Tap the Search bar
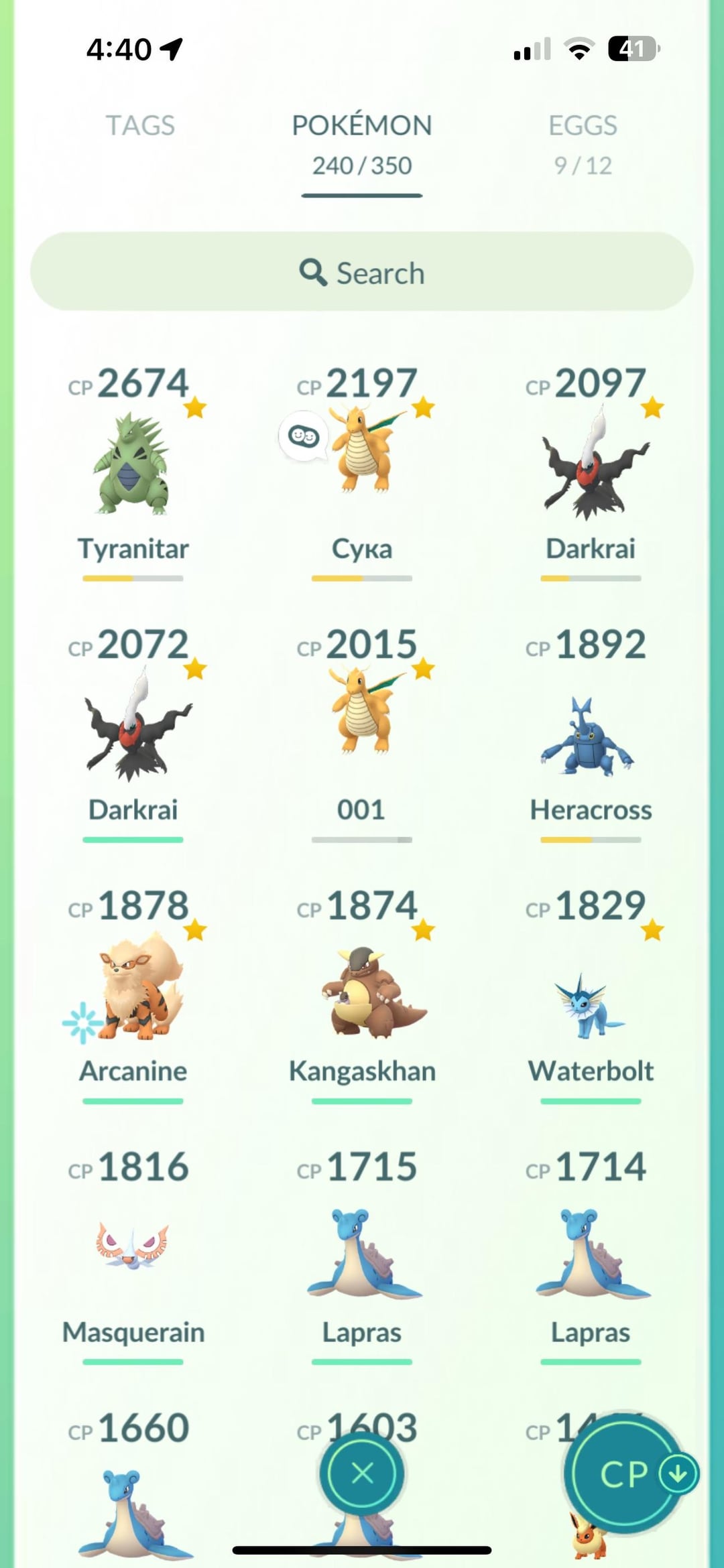Screen dimensions: 724x1568 coord(361,272)
